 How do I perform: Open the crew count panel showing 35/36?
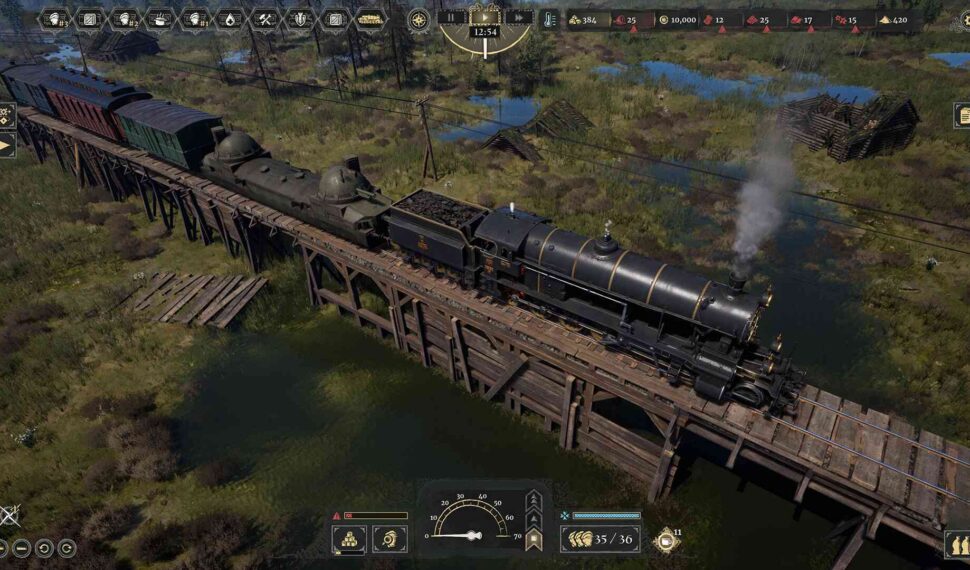[x=600, y=539]
